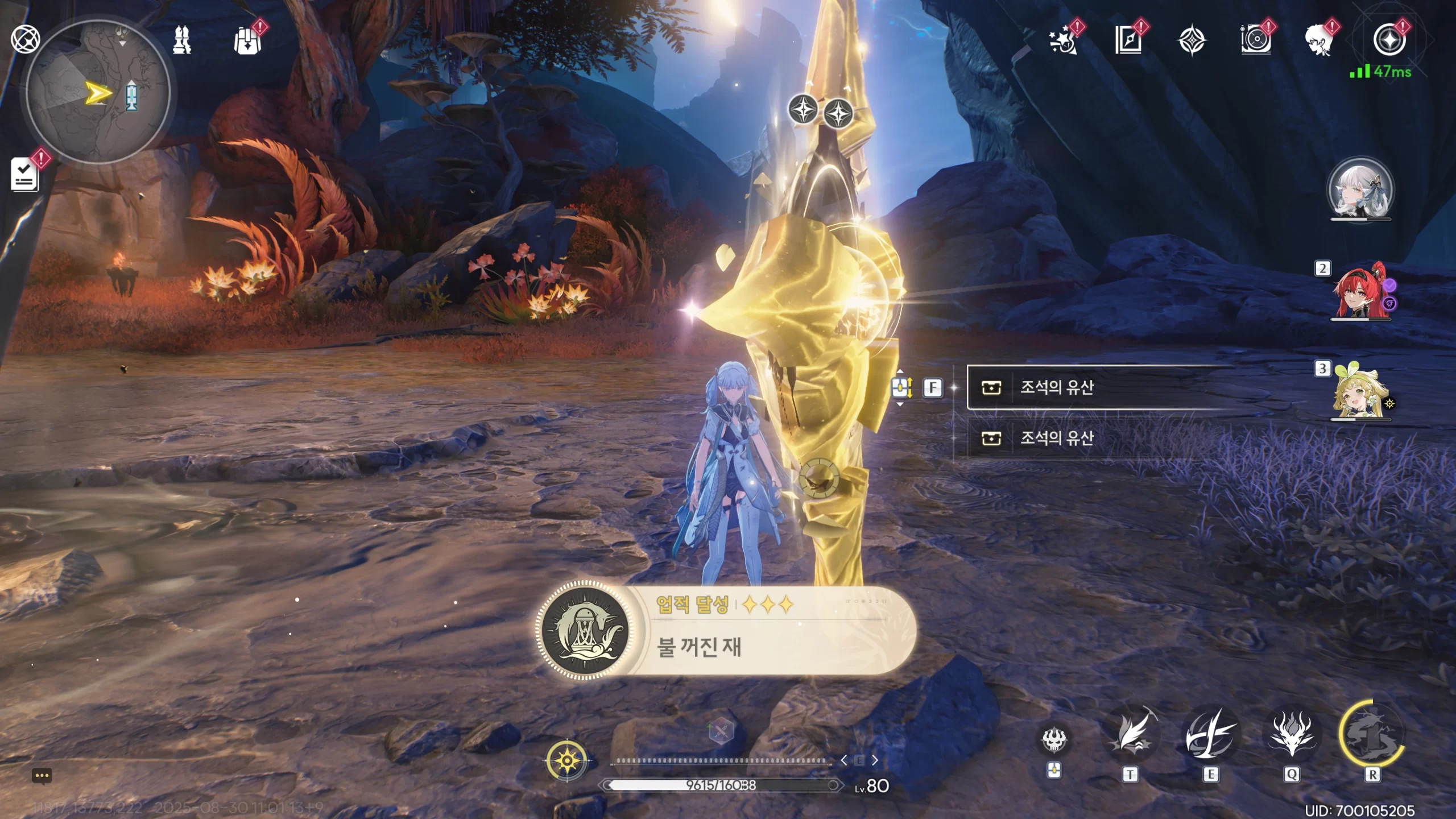The image size is (1456, 819).
Task: Click the chess pieces icon
Action: click(182, 40)
